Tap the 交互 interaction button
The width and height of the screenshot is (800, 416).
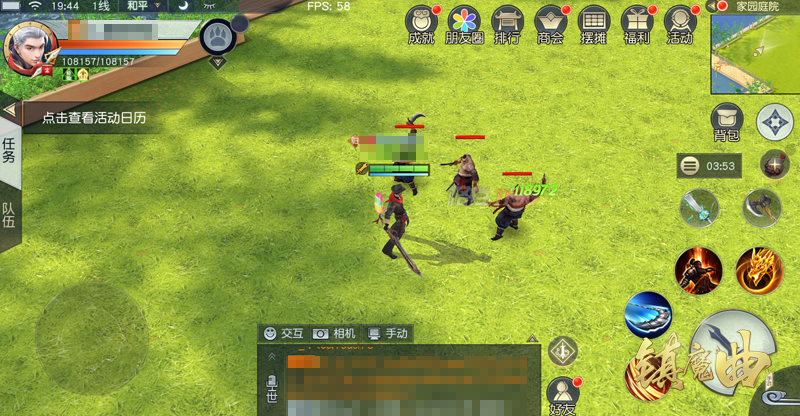click(x=283, y=333)
